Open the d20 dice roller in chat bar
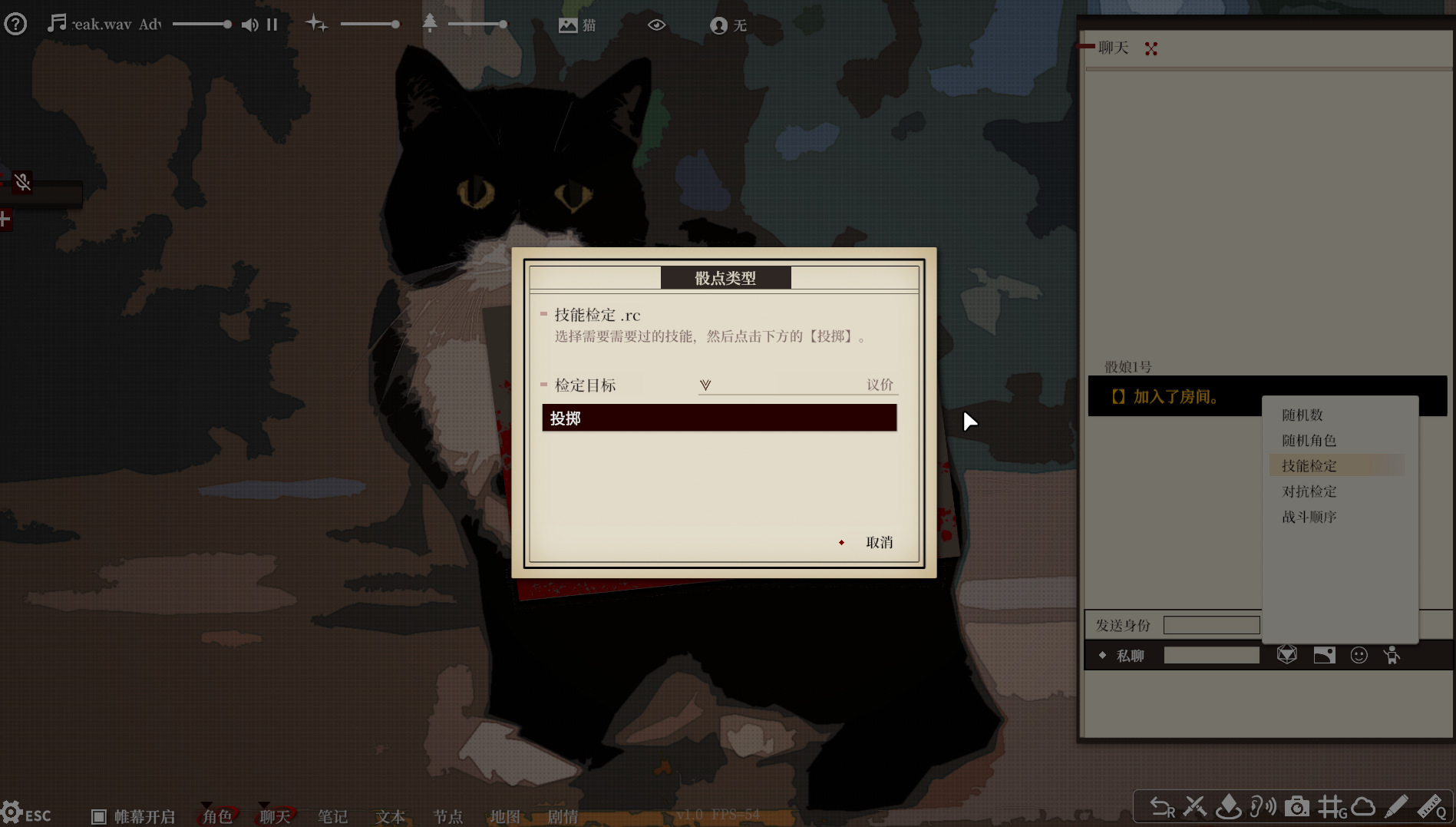The width and height of the screenshot is (1456, 827). click(x=1287, y=654)
